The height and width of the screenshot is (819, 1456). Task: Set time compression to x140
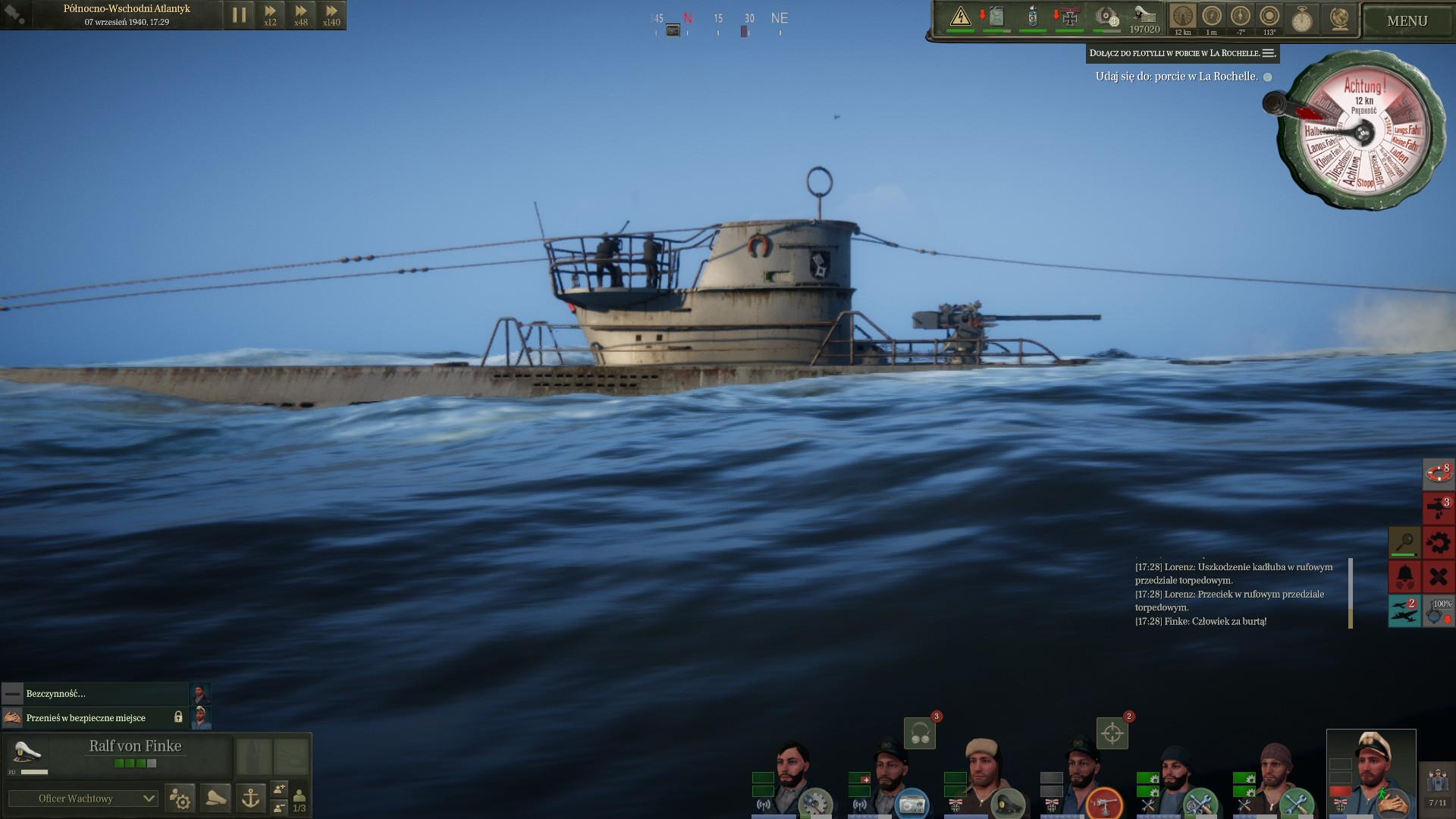(x=331, y=14)
